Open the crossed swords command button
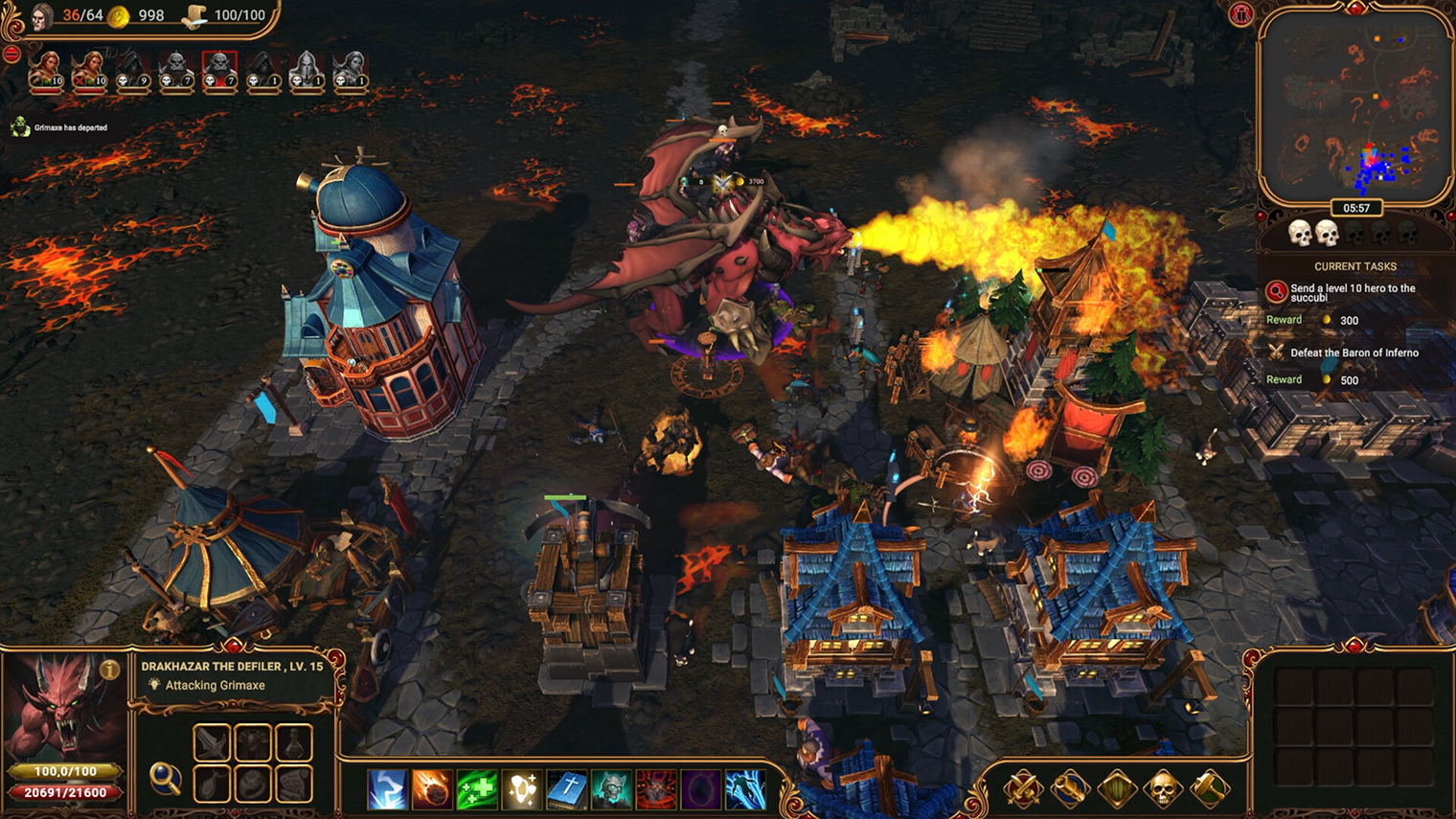This screenshot has width=1456, height=819. coord(1023,789)
